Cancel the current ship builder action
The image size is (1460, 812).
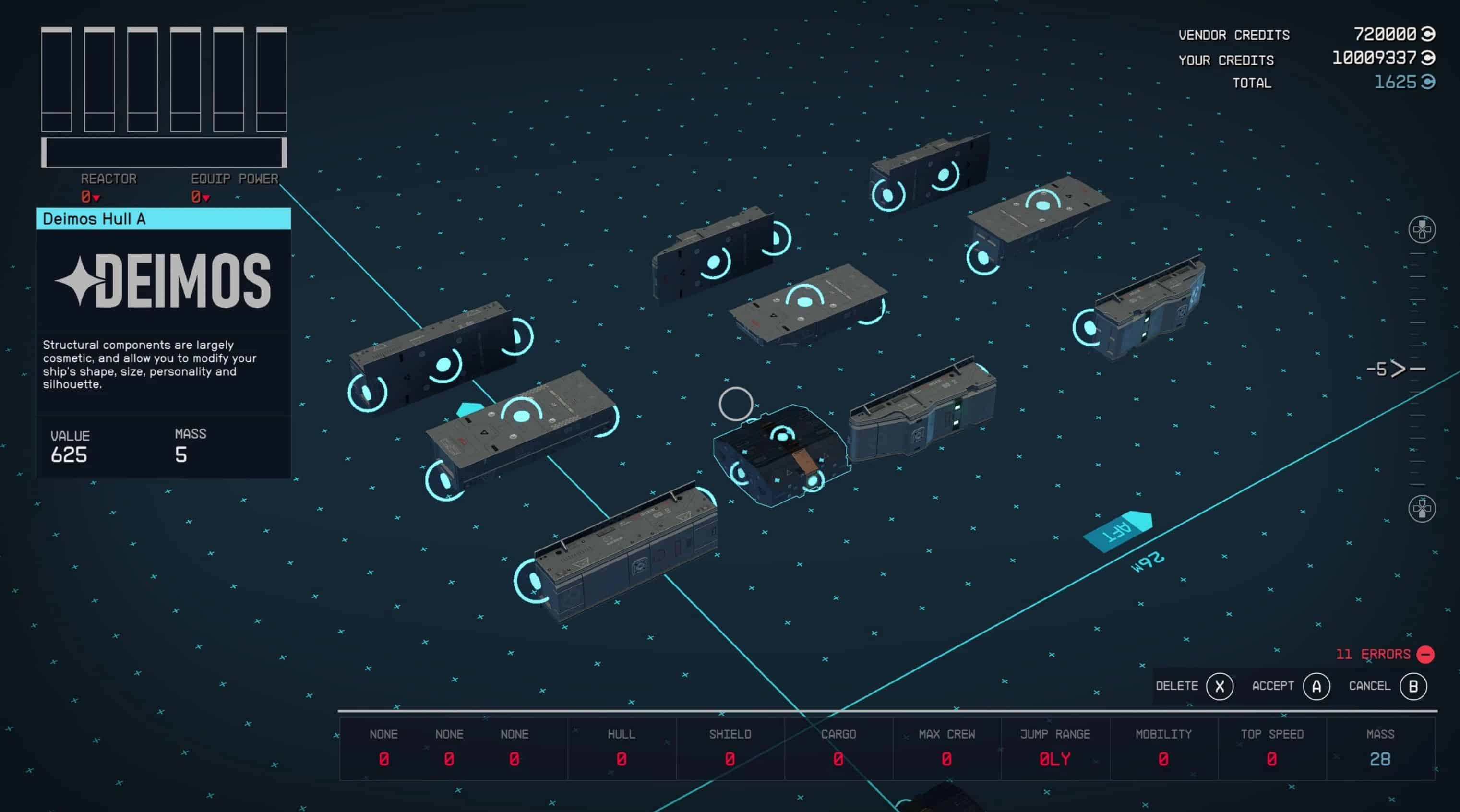coord(1412,686)
